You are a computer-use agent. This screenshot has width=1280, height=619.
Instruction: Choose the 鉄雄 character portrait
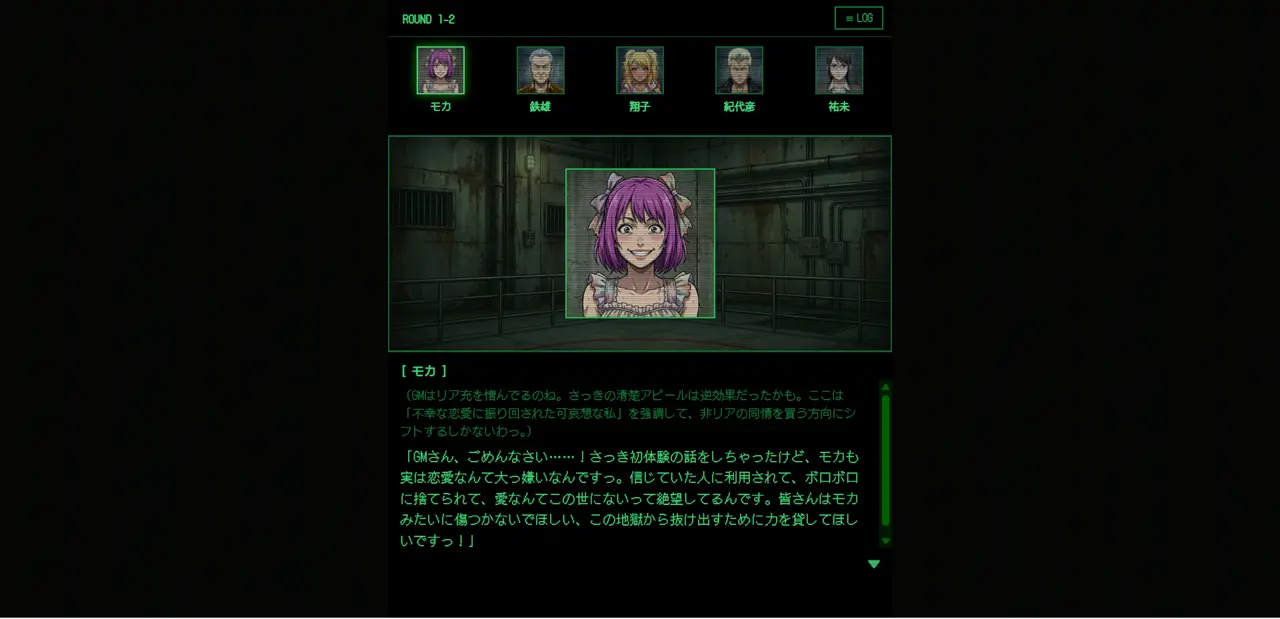(540, 71)
